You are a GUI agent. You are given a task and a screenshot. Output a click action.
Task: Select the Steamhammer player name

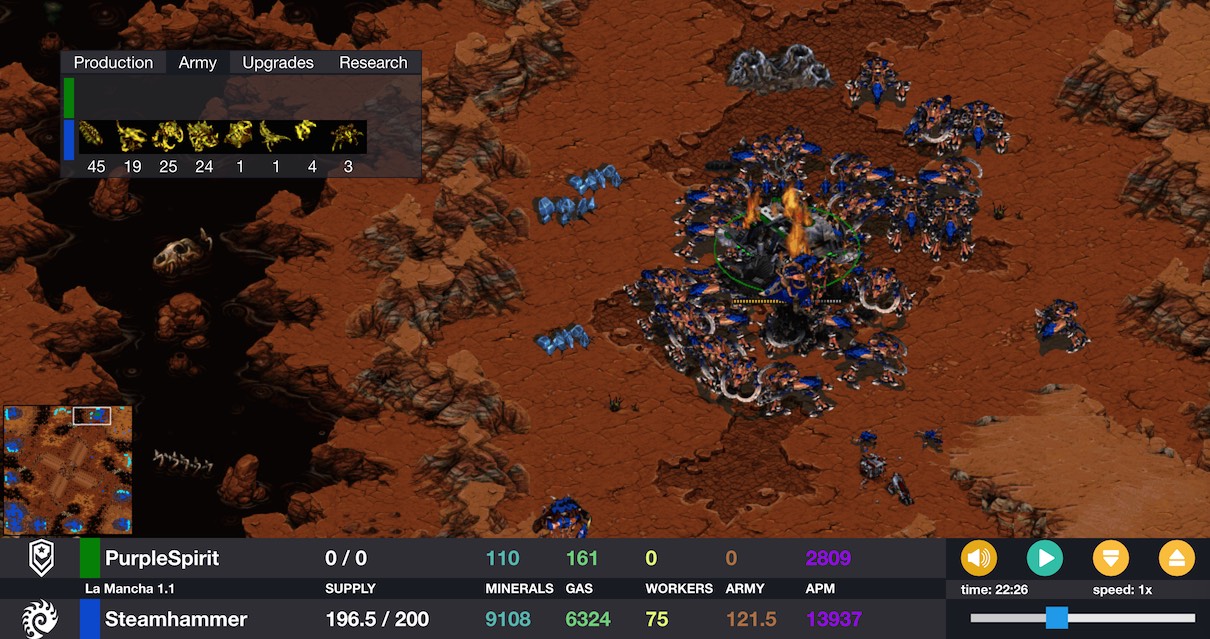[175, 619]
